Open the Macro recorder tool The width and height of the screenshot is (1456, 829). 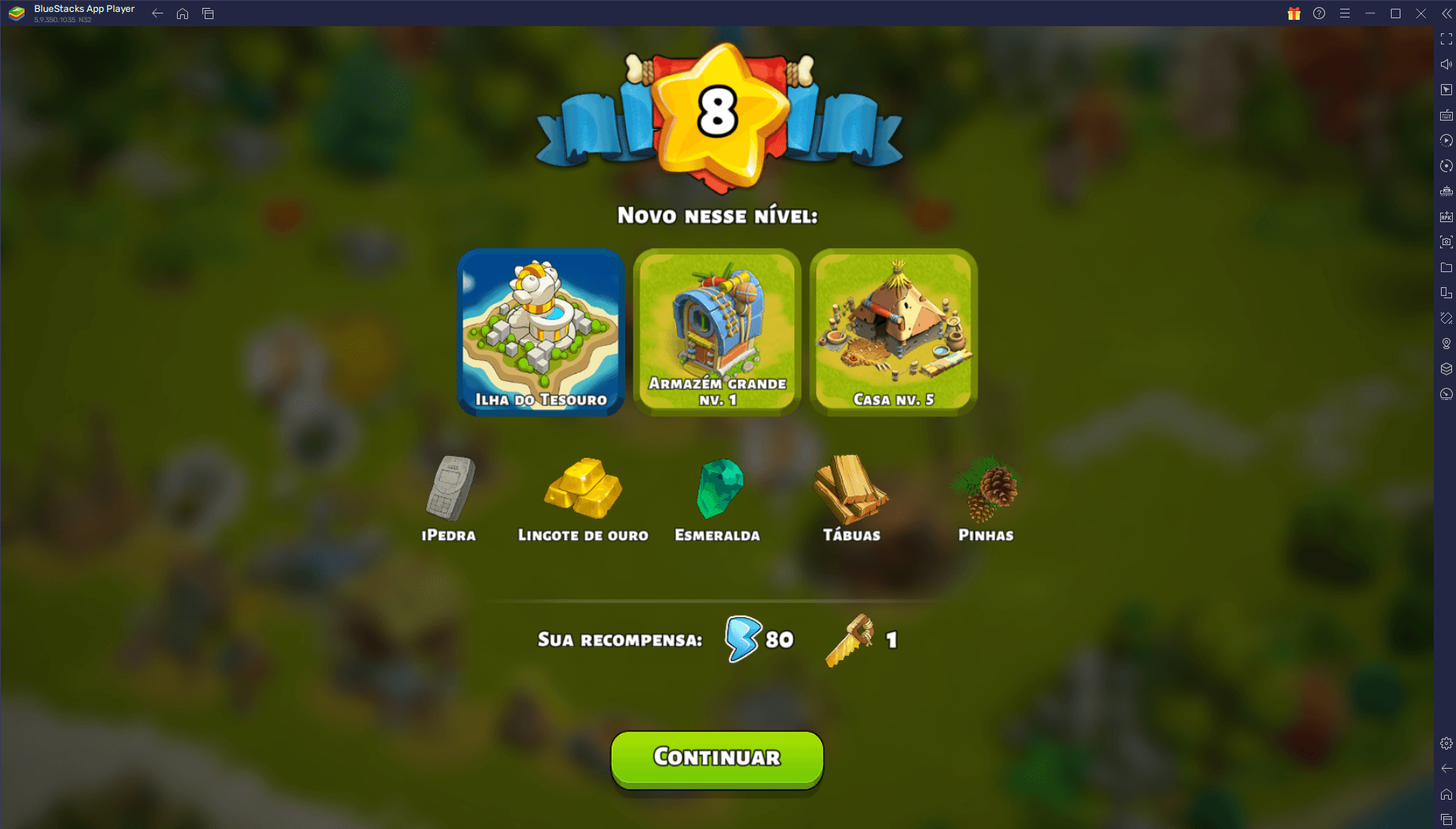pyautogui.click(x=1446, y=140)
